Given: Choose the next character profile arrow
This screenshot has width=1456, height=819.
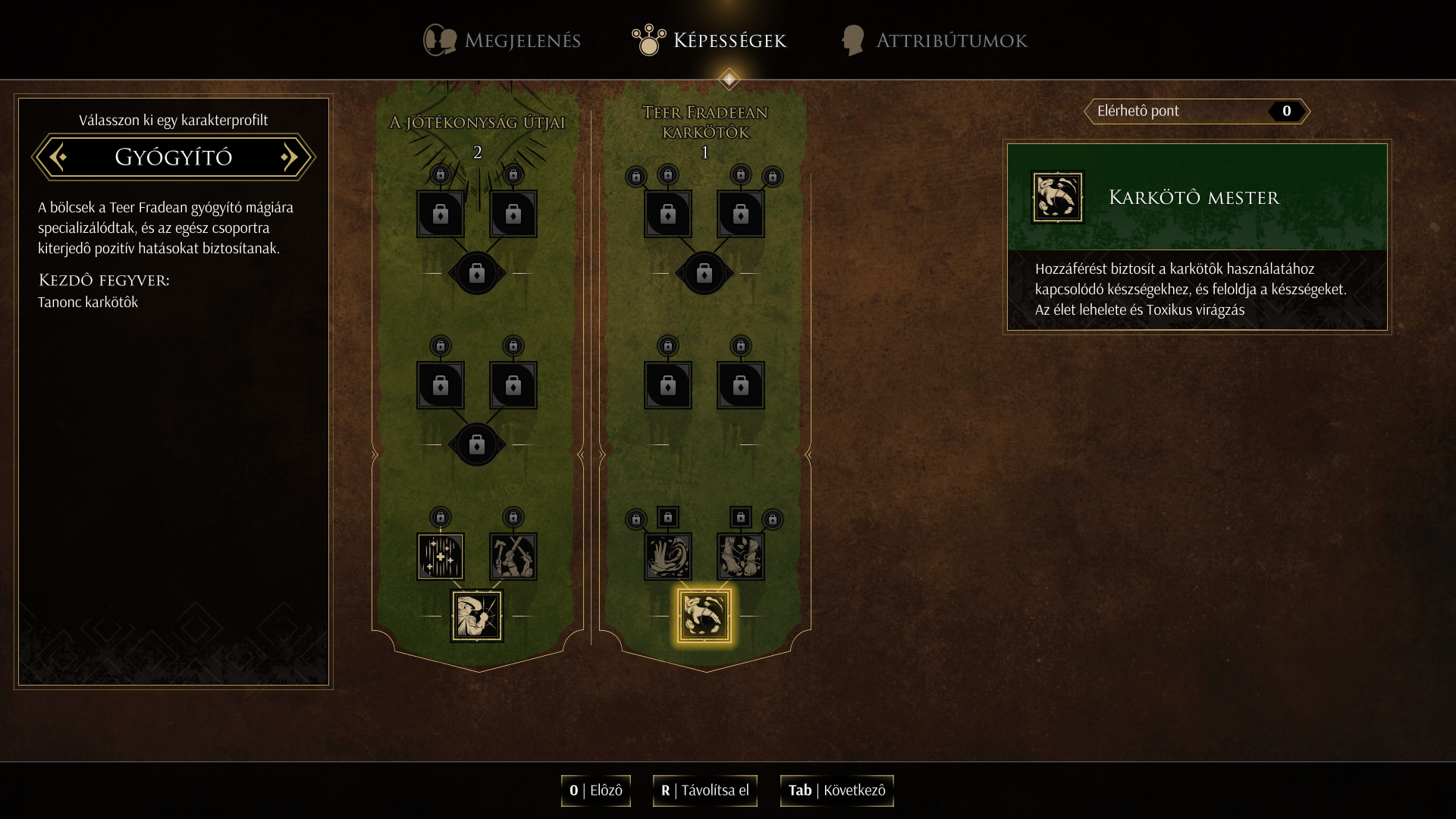Looking at the screenshot, I should click(x=289, y=157).
